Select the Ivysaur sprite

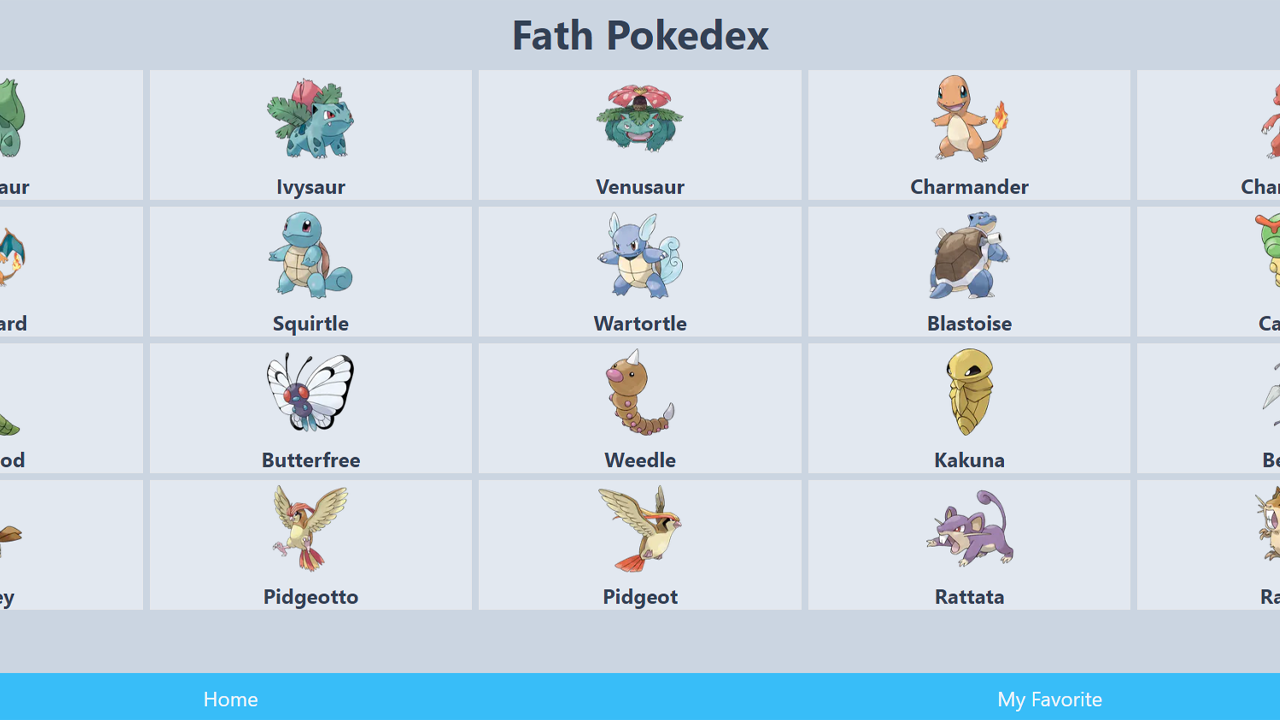pyautogui.click(x=310, y=118)
